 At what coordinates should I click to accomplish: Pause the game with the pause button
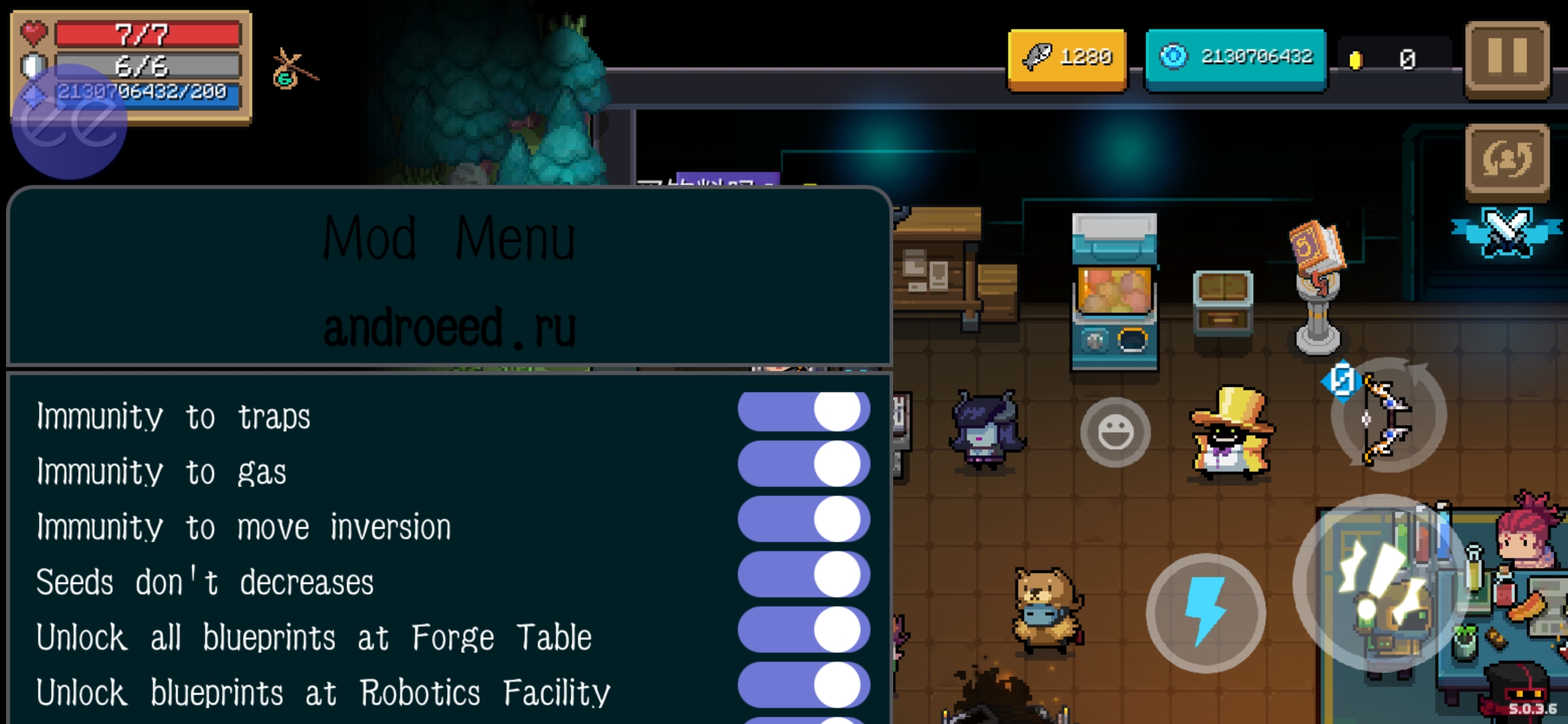1507,59
